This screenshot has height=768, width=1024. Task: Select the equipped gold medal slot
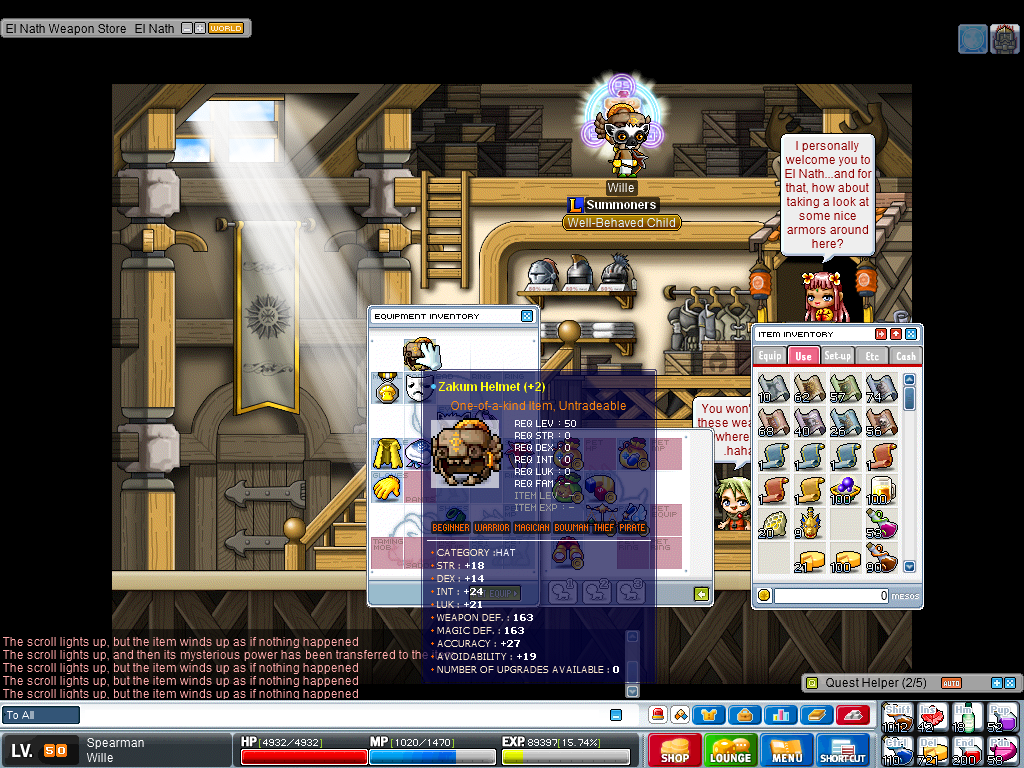(x=388, y=386)
